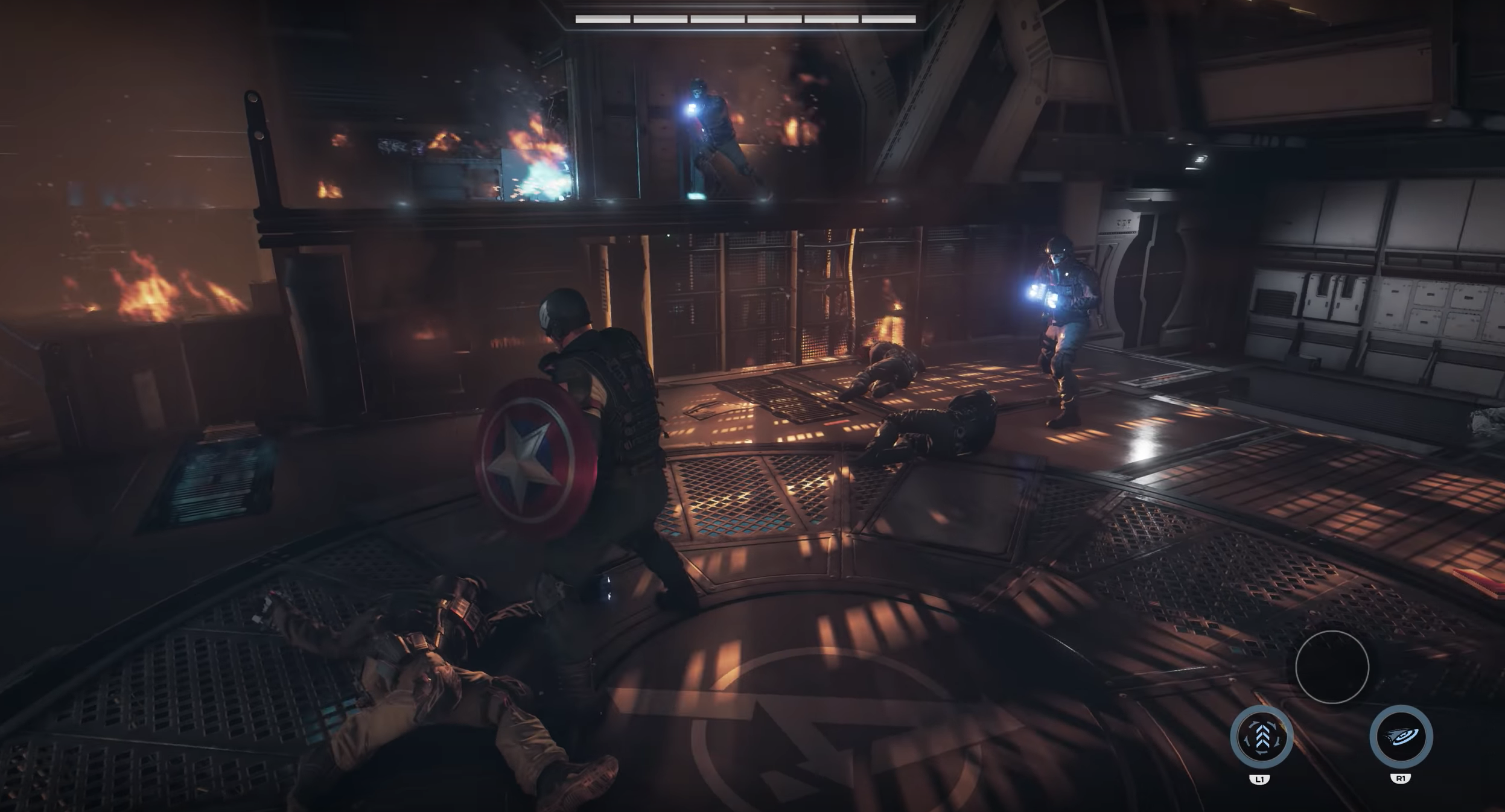Image resolution: width=1505 pixels, height=812 pixels.
Task: Select the empty circular ultimate ability slot
Action: [1332, 667]
